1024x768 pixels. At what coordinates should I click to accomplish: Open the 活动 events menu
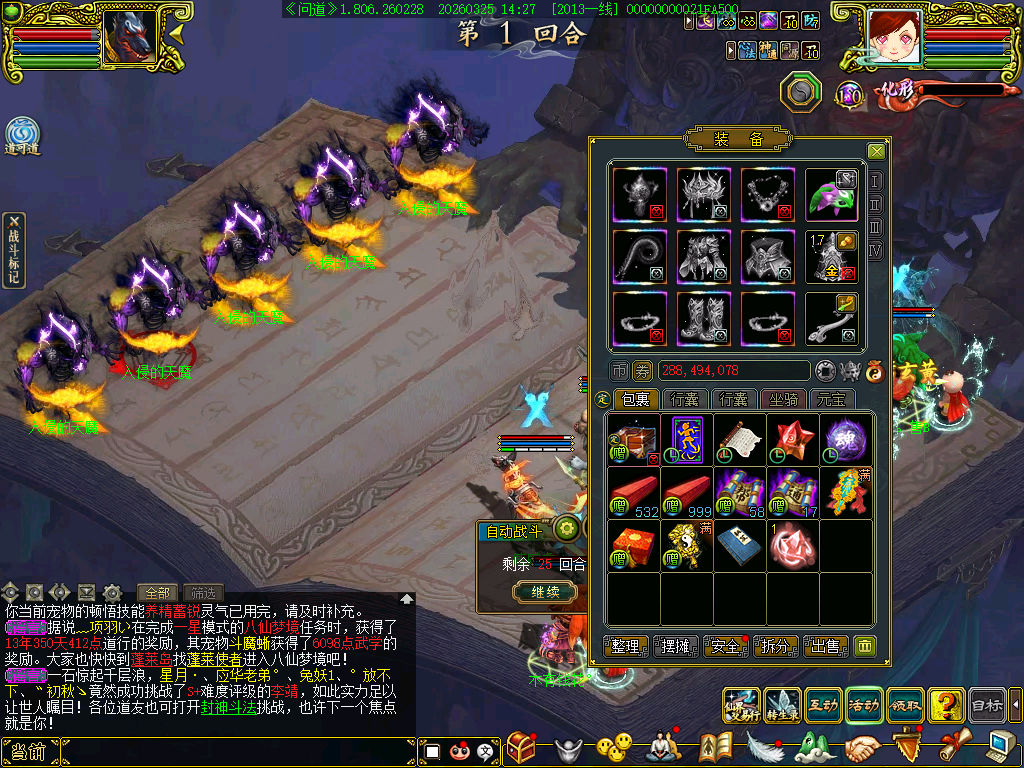click(x=864, y=705)
